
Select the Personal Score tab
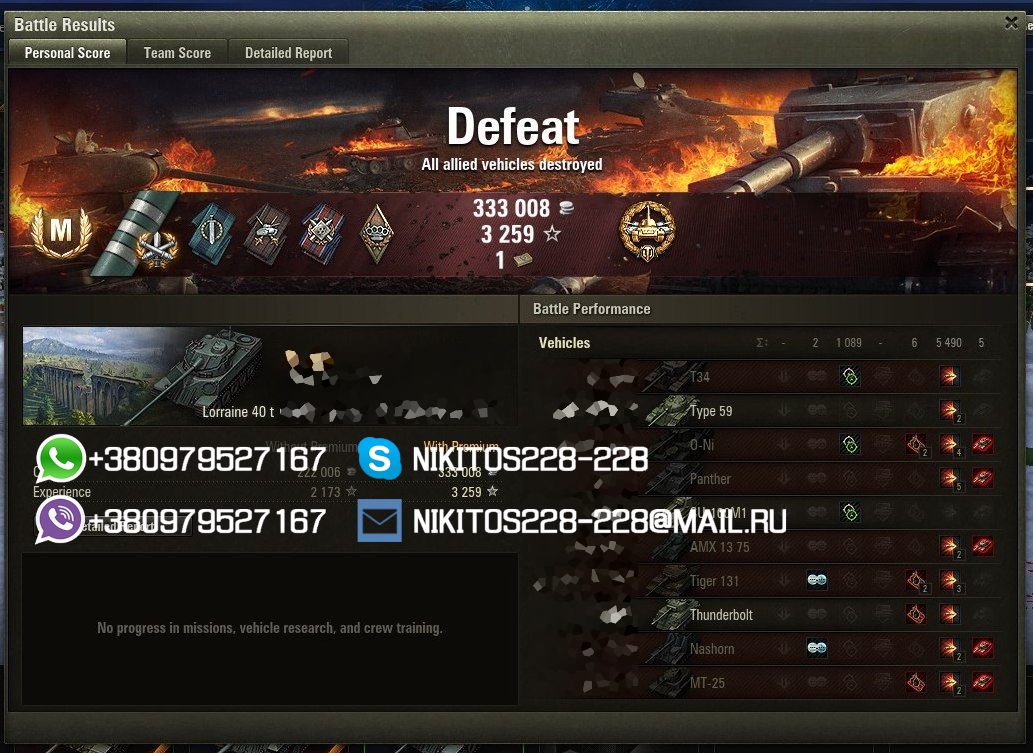[x=67, y=53]
